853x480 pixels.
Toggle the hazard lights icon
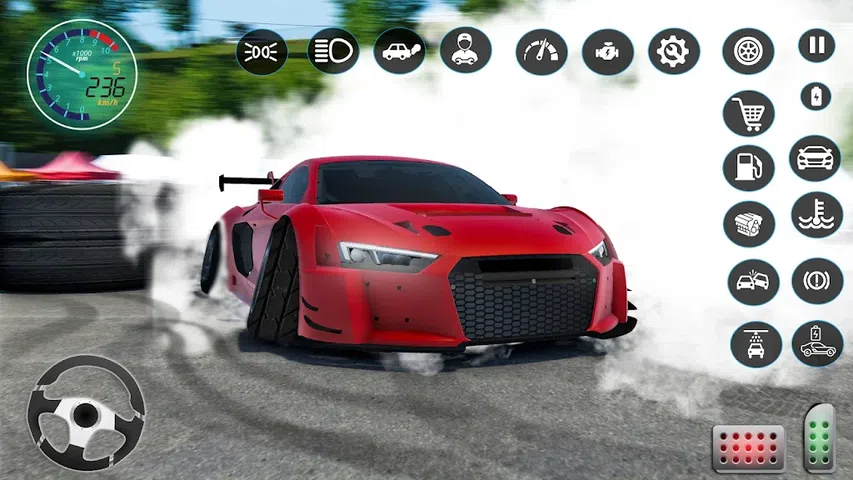[262, 51]
